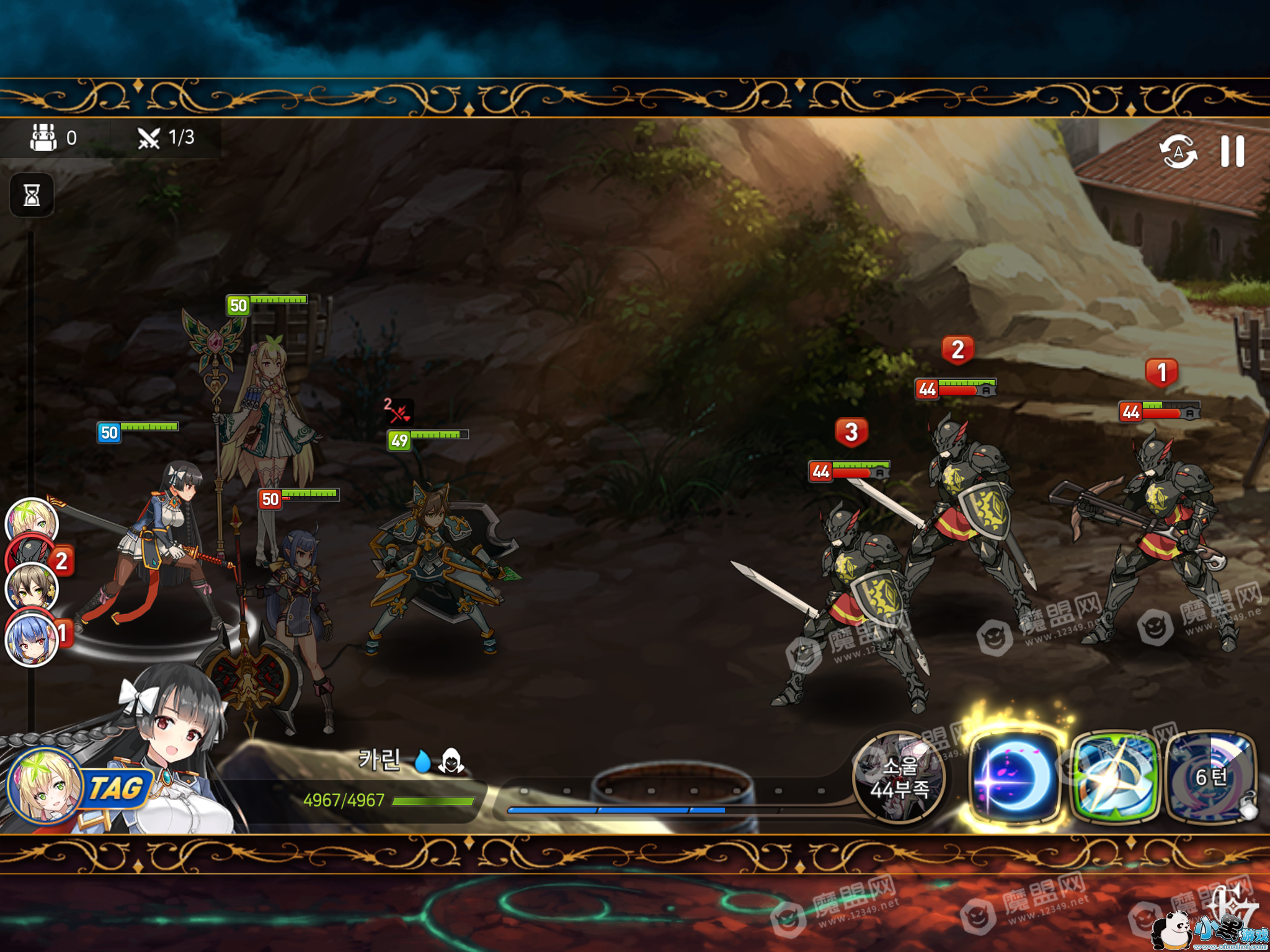This screenshot has height=952, width=1270.
Task: Toggle auto-battle mode
Action: [x=1178, y=152]
